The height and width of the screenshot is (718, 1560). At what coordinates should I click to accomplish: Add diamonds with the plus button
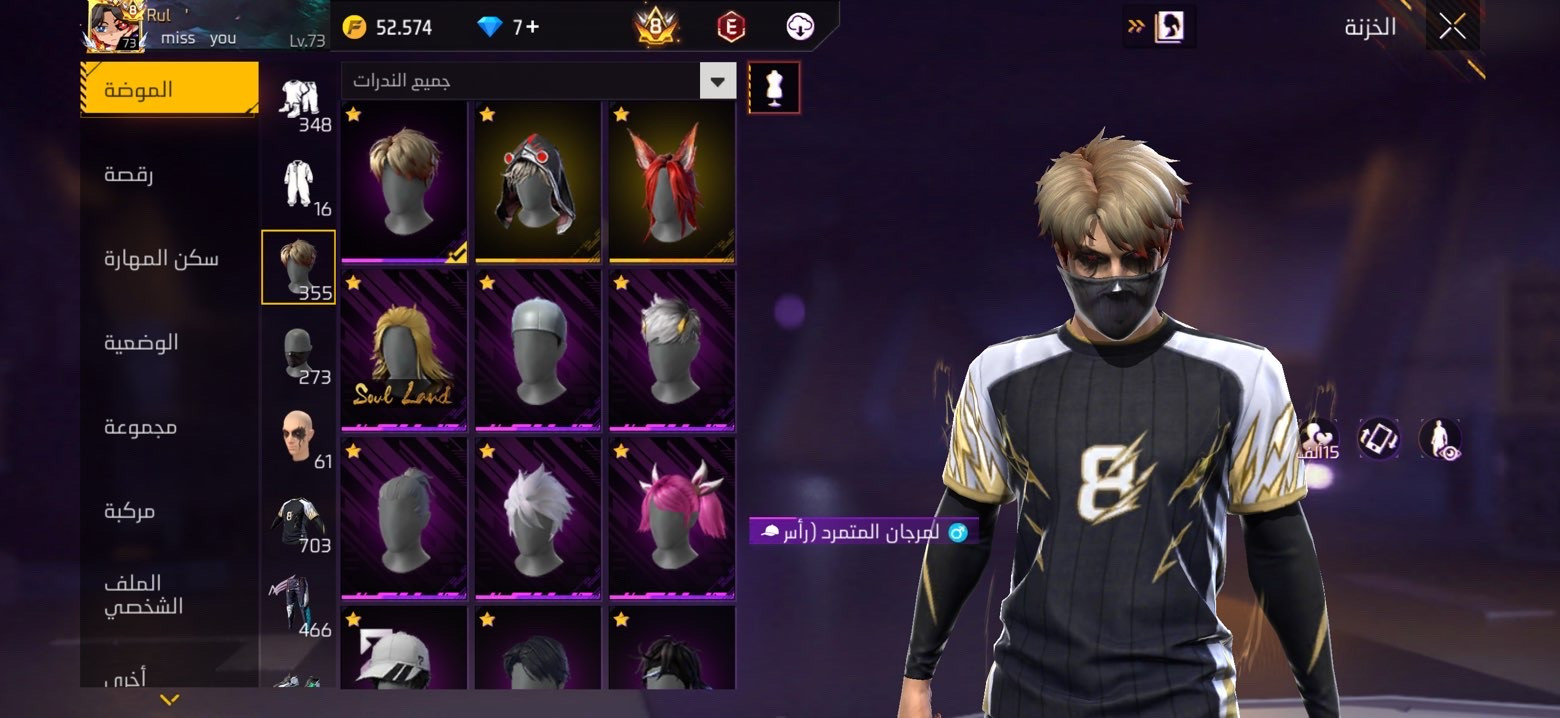(x=532, y=27)
